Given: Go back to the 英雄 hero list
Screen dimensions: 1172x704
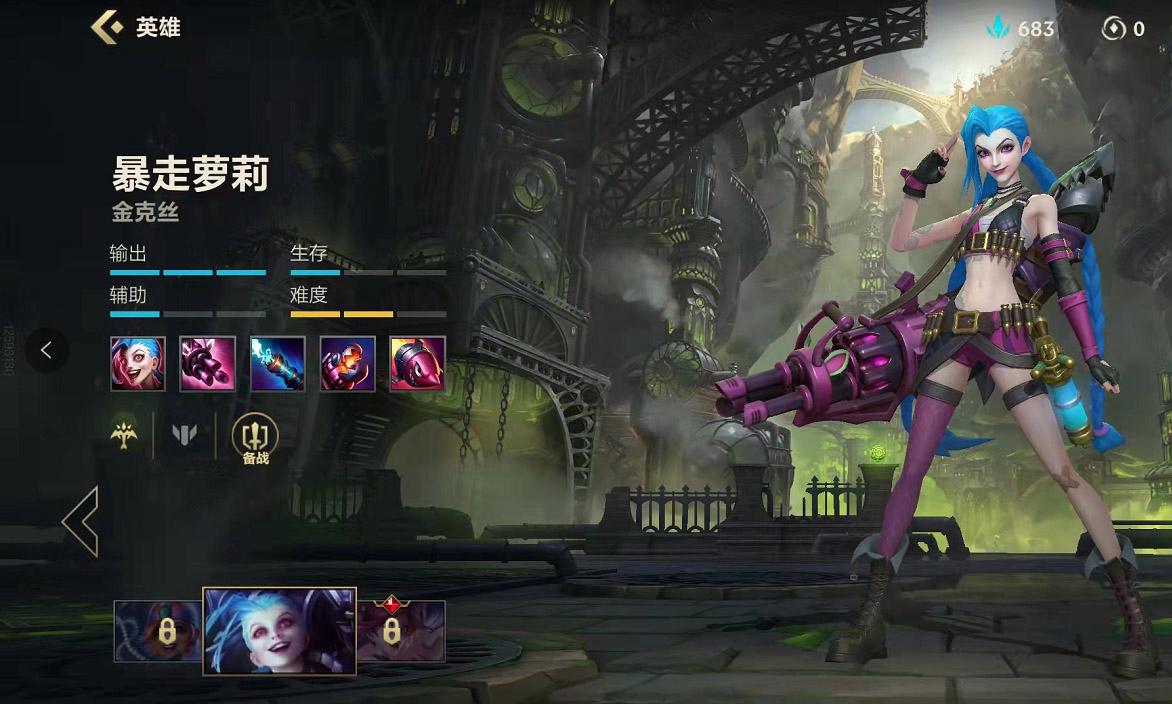Looking at the screenshot, I should (x=107, y=27).
